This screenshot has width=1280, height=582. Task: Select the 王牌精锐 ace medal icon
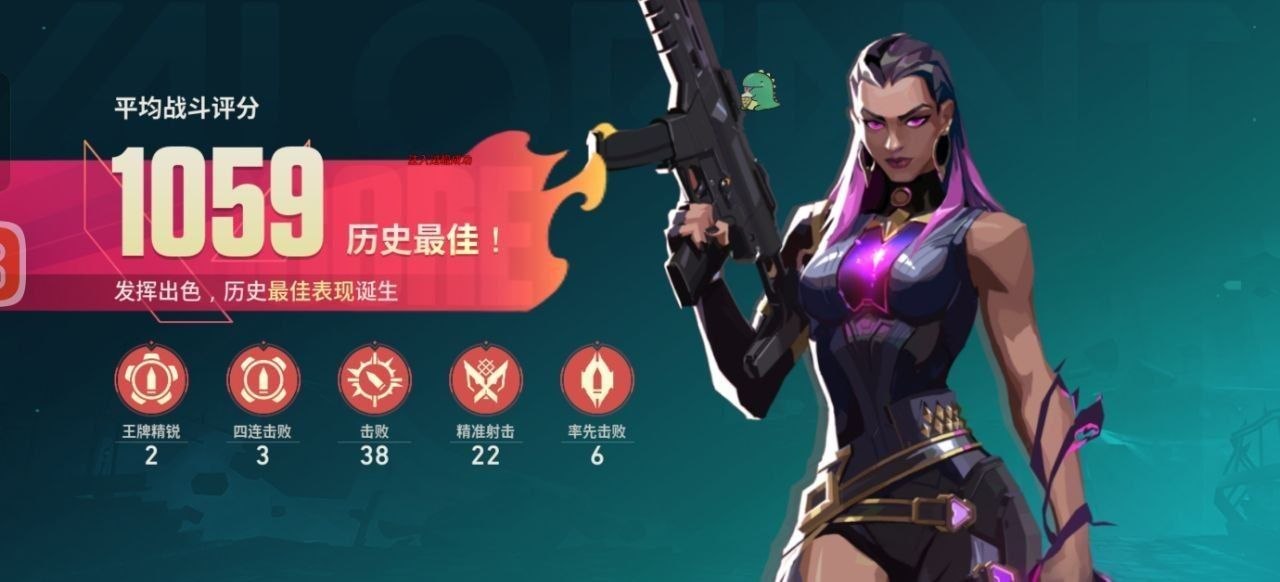151,379
